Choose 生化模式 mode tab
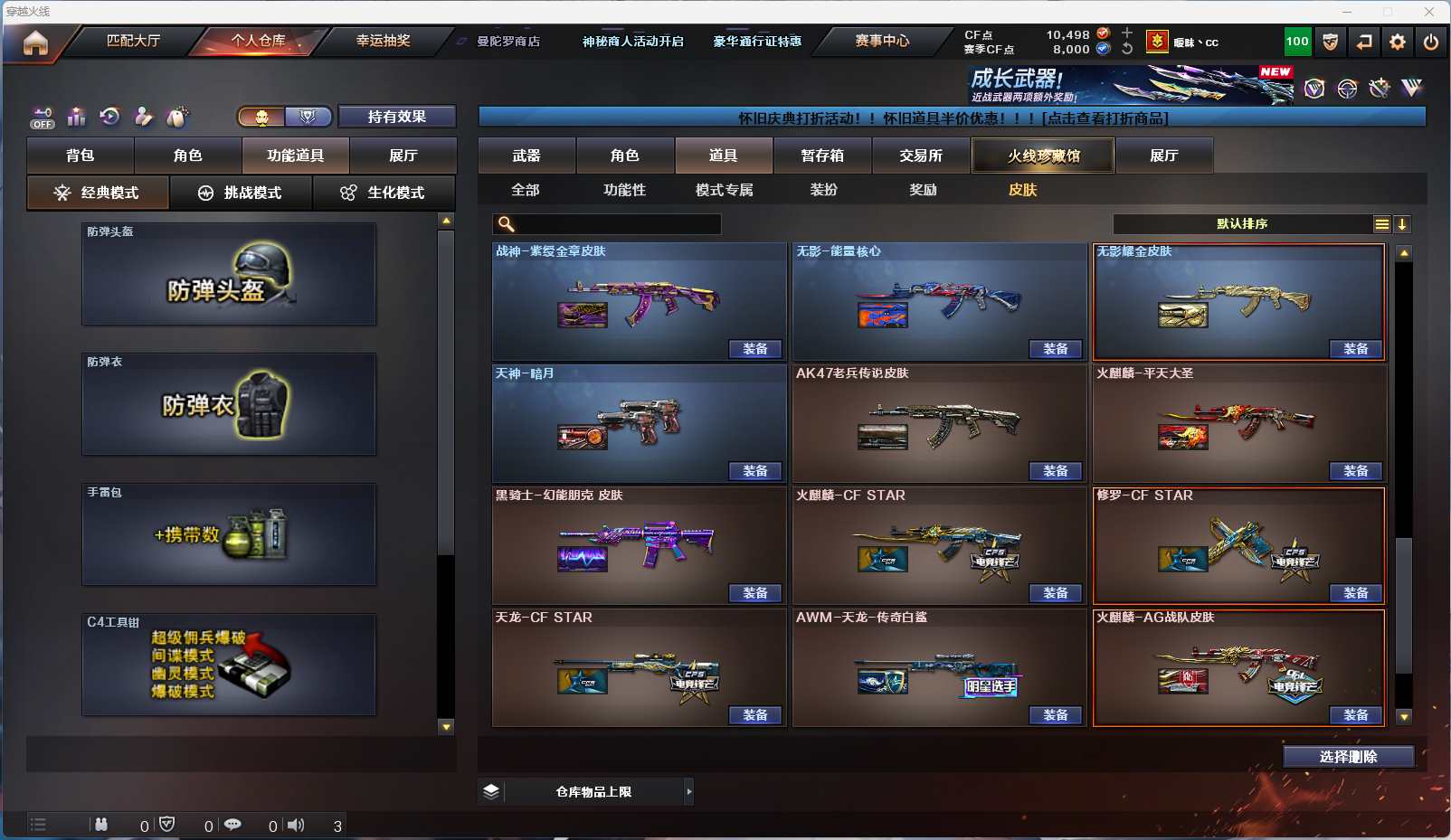 384,193
